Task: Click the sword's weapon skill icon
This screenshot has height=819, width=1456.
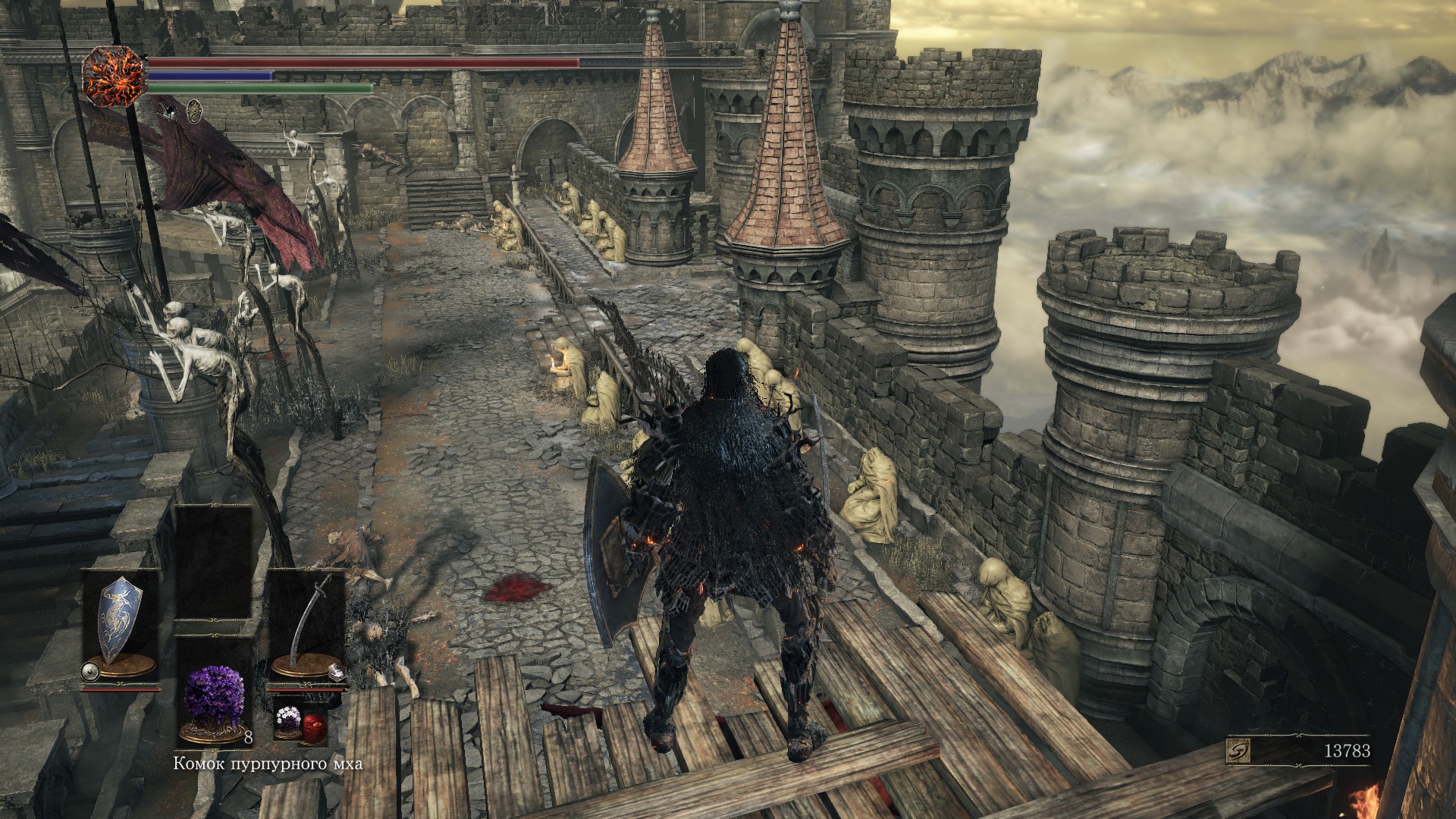Action: [337, 670]
